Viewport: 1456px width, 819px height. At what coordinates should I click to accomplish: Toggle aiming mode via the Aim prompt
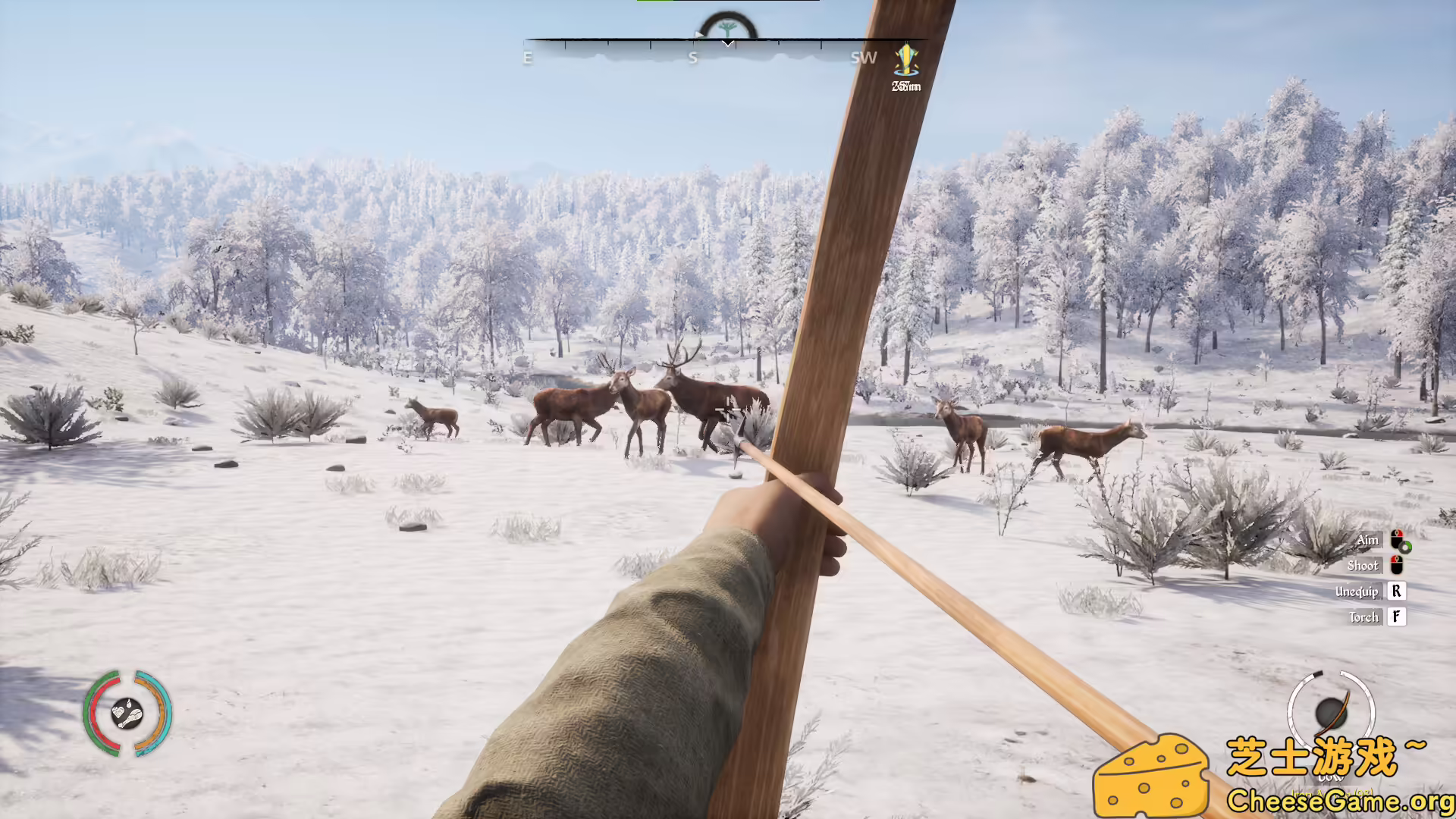click(1368, 541)
